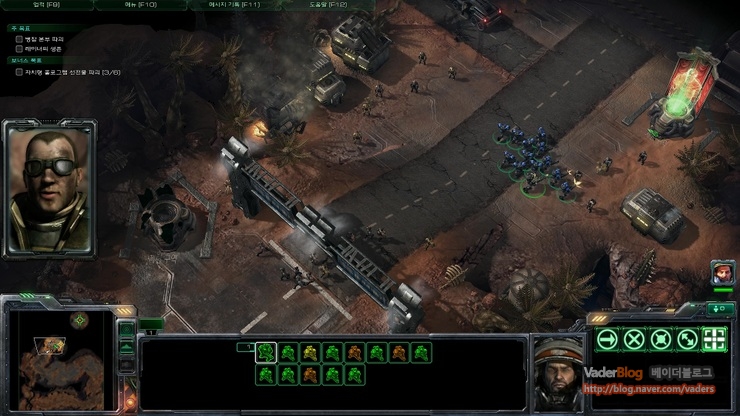Screen dimensions: 740x416
Task: Click the bearded unit portrait in bottom panel
Action: [555, 366]
